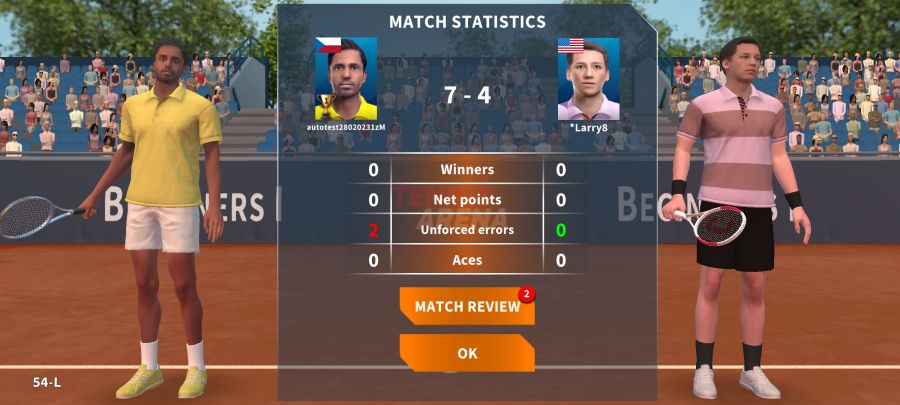Open the Match Review button
Viewport: 900px width, 405px height.
click(467, 306)
